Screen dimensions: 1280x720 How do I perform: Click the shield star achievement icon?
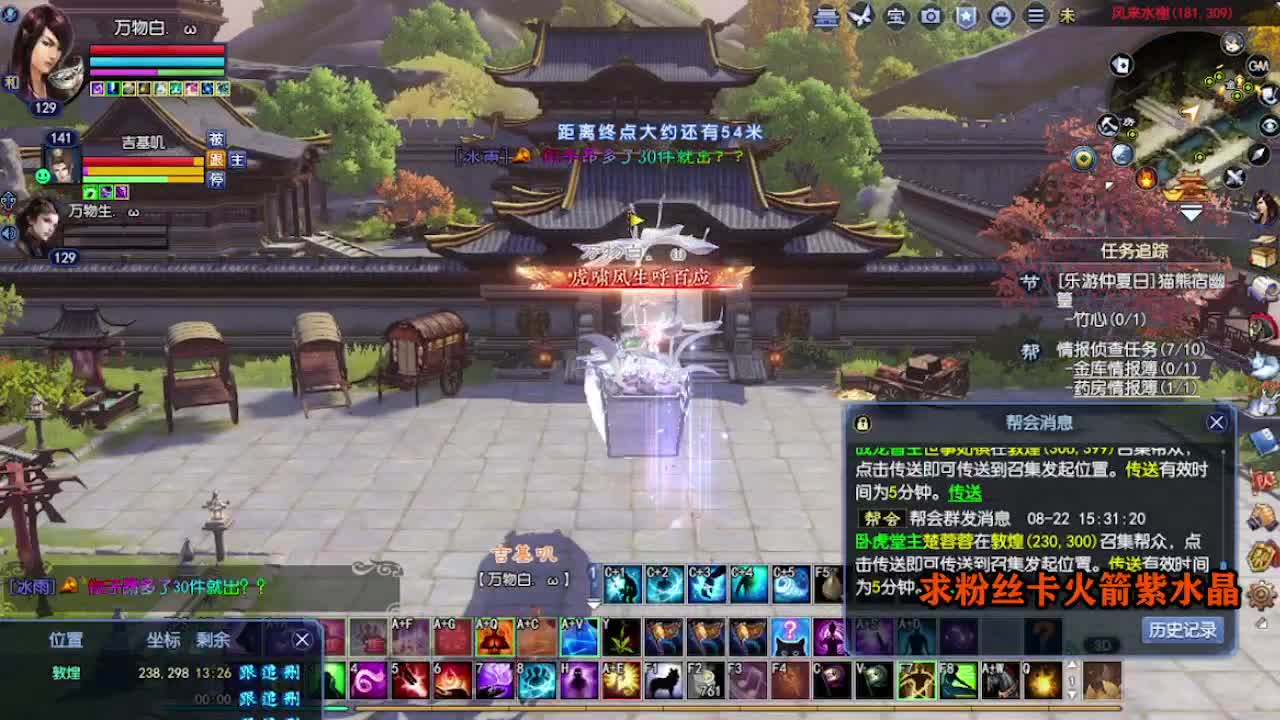click(x=966, y=16)
